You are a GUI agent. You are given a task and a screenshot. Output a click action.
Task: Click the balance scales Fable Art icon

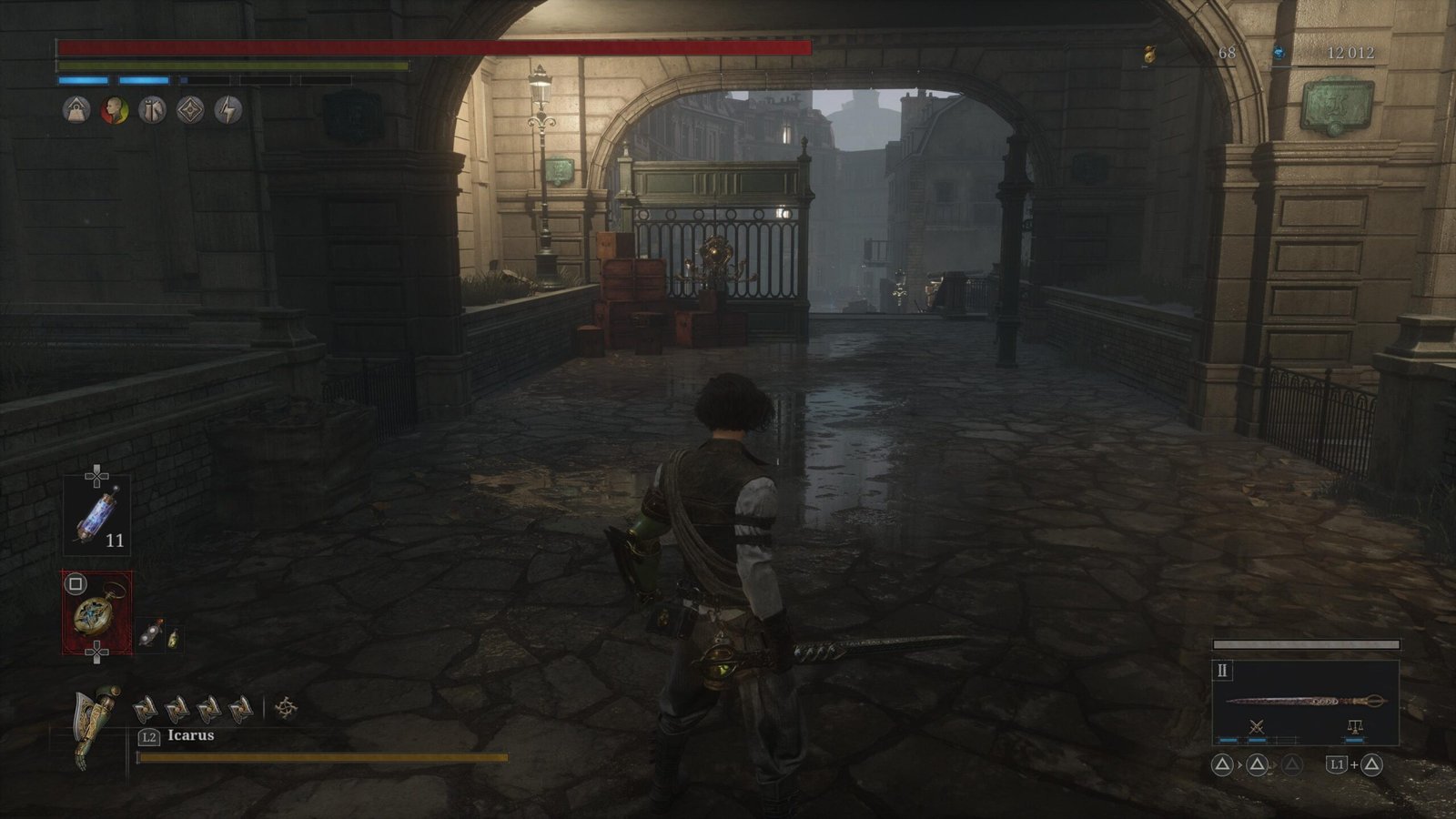pos(1354,726)
